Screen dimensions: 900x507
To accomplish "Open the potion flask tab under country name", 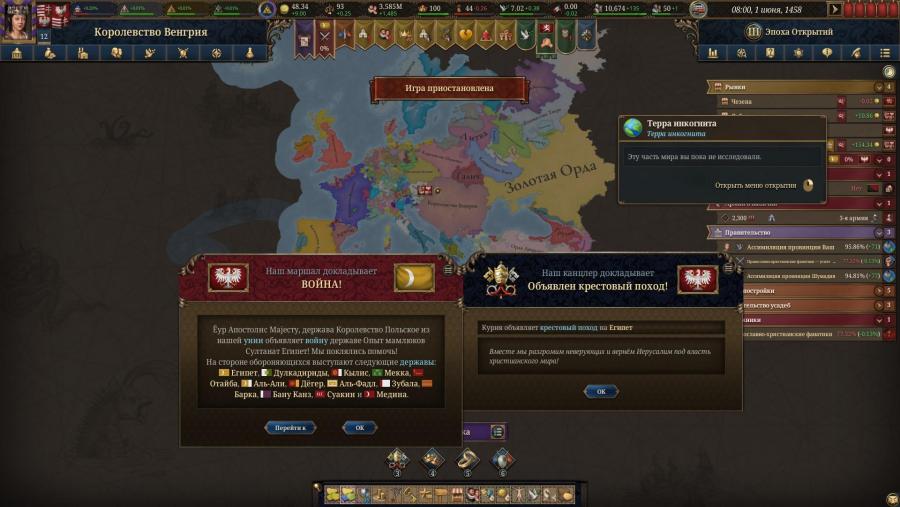I will pos(247,53).
